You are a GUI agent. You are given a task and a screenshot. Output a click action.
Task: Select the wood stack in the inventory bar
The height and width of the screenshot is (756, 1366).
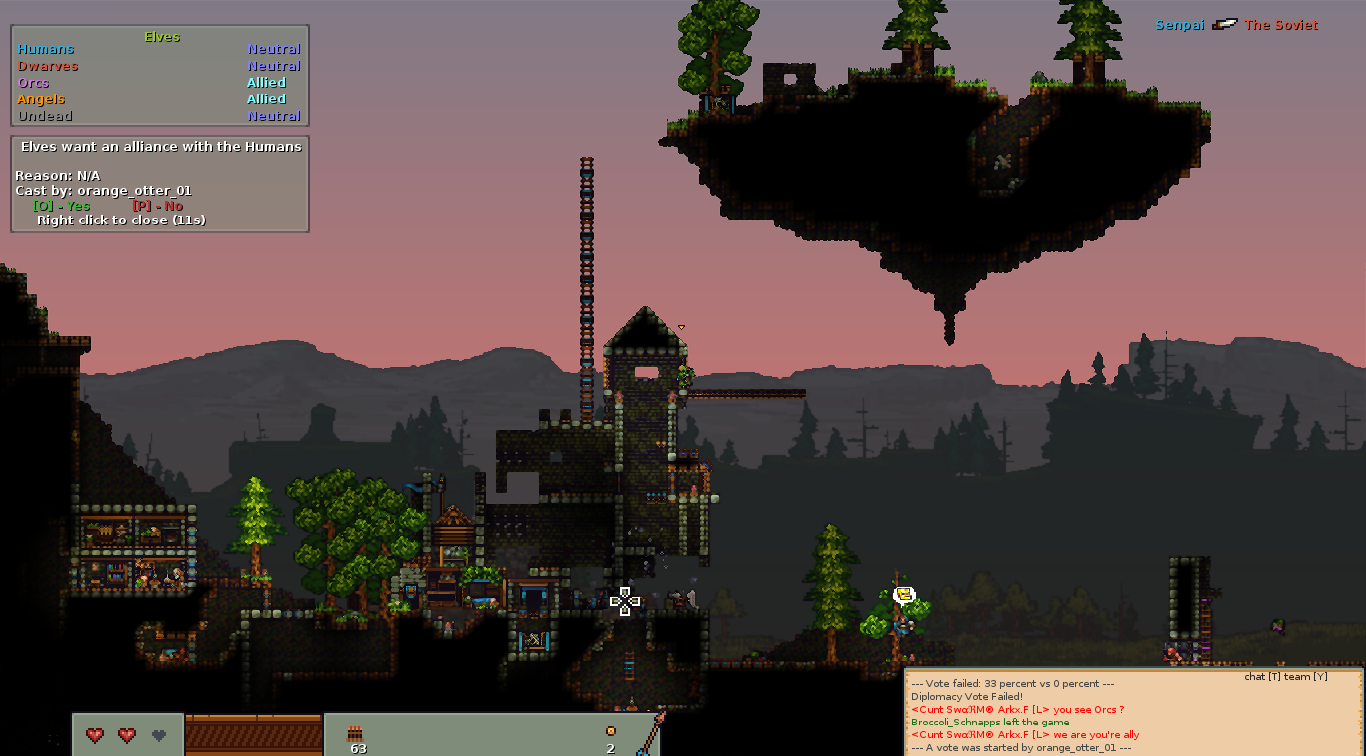[x=355, y=735]
